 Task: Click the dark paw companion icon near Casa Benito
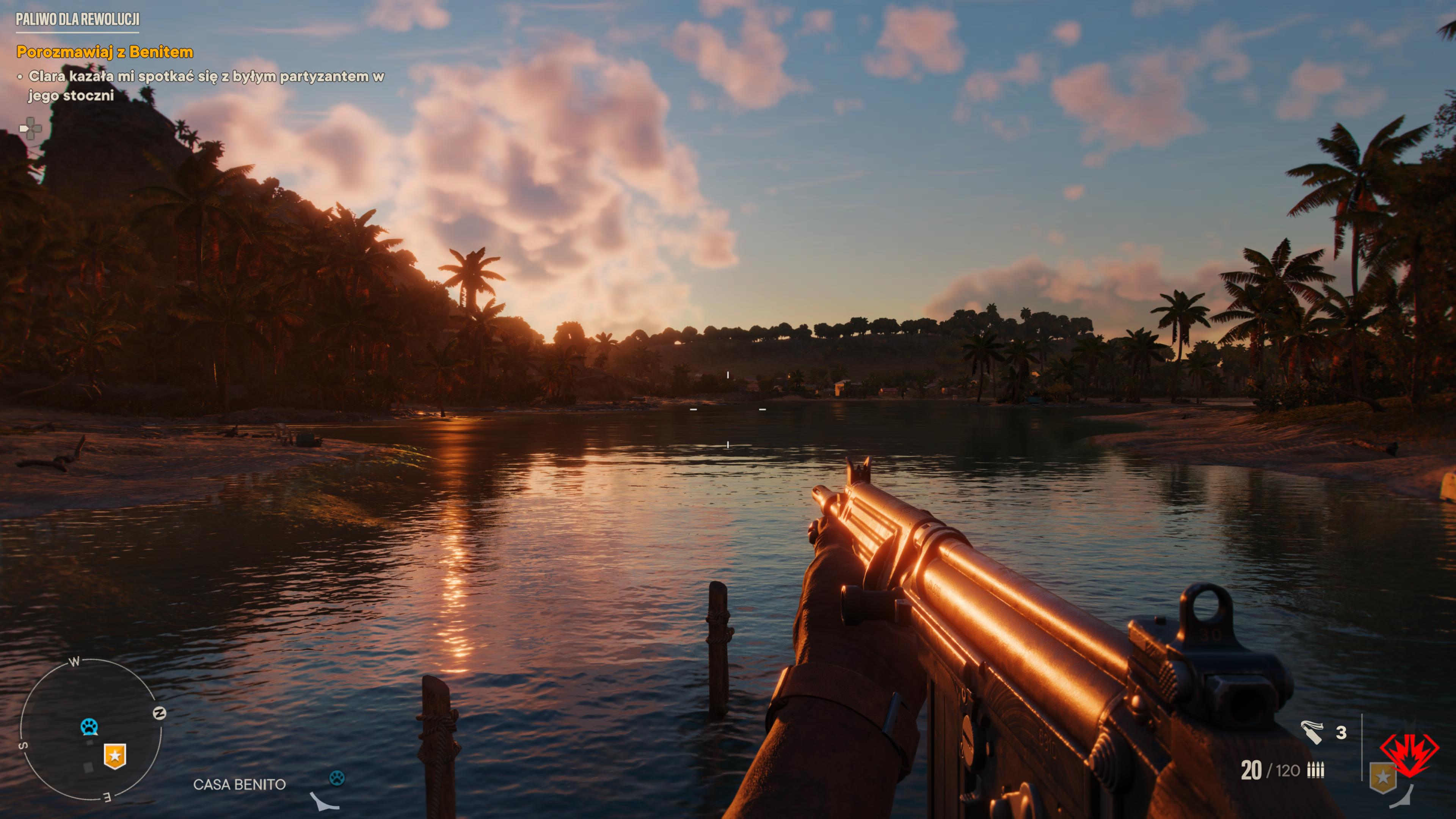pos(337,778)
